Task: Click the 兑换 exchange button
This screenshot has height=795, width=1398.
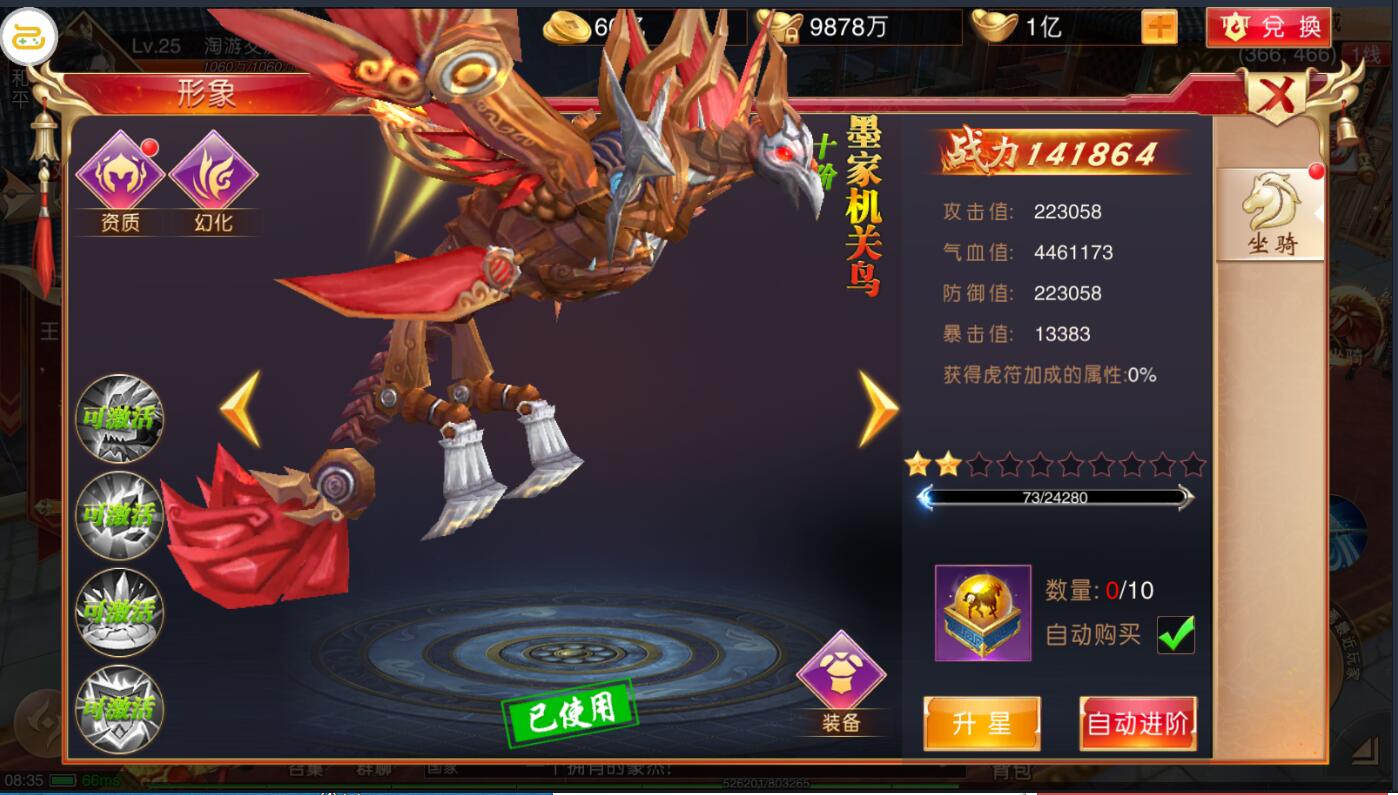Action: (1268, 27)
